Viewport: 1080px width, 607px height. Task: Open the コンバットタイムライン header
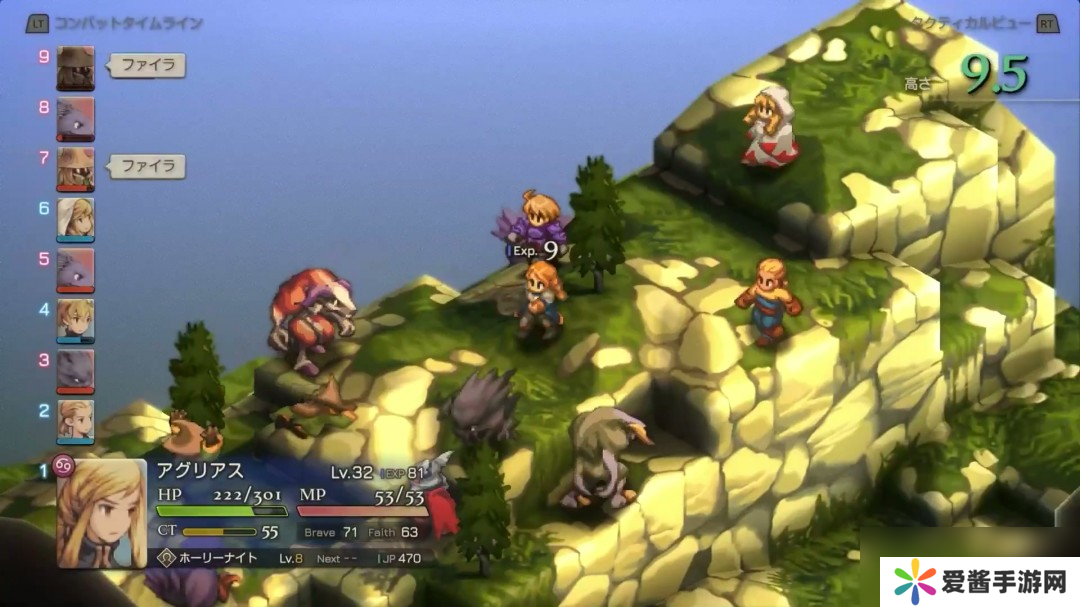(x=128, y=23)
